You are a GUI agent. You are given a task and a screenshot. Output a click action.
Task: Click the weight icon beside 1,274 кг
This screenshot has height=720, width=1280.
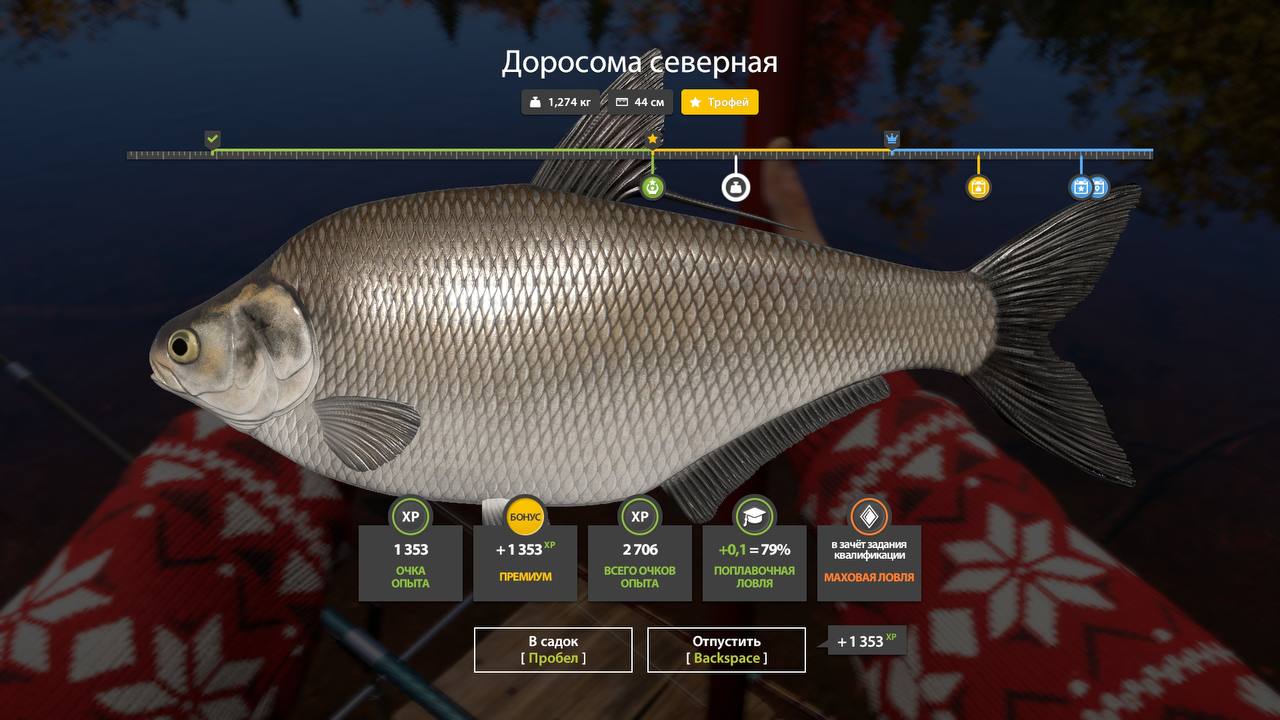coord(534,102)
